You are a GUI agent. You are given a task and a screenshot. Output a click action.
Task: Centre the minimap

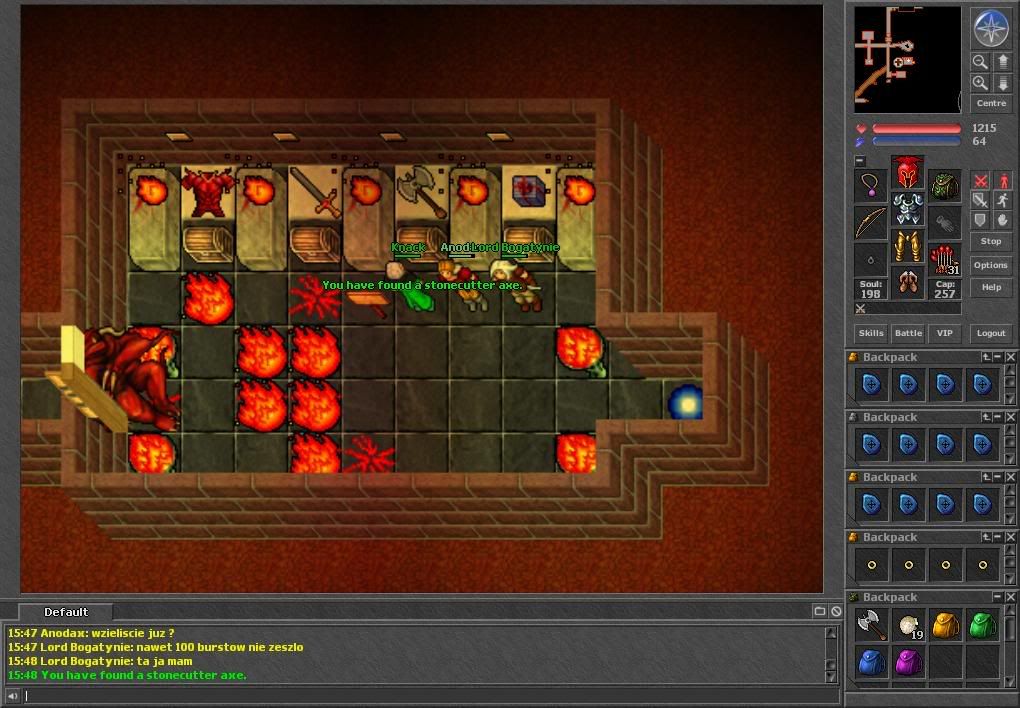pos(990,103)
